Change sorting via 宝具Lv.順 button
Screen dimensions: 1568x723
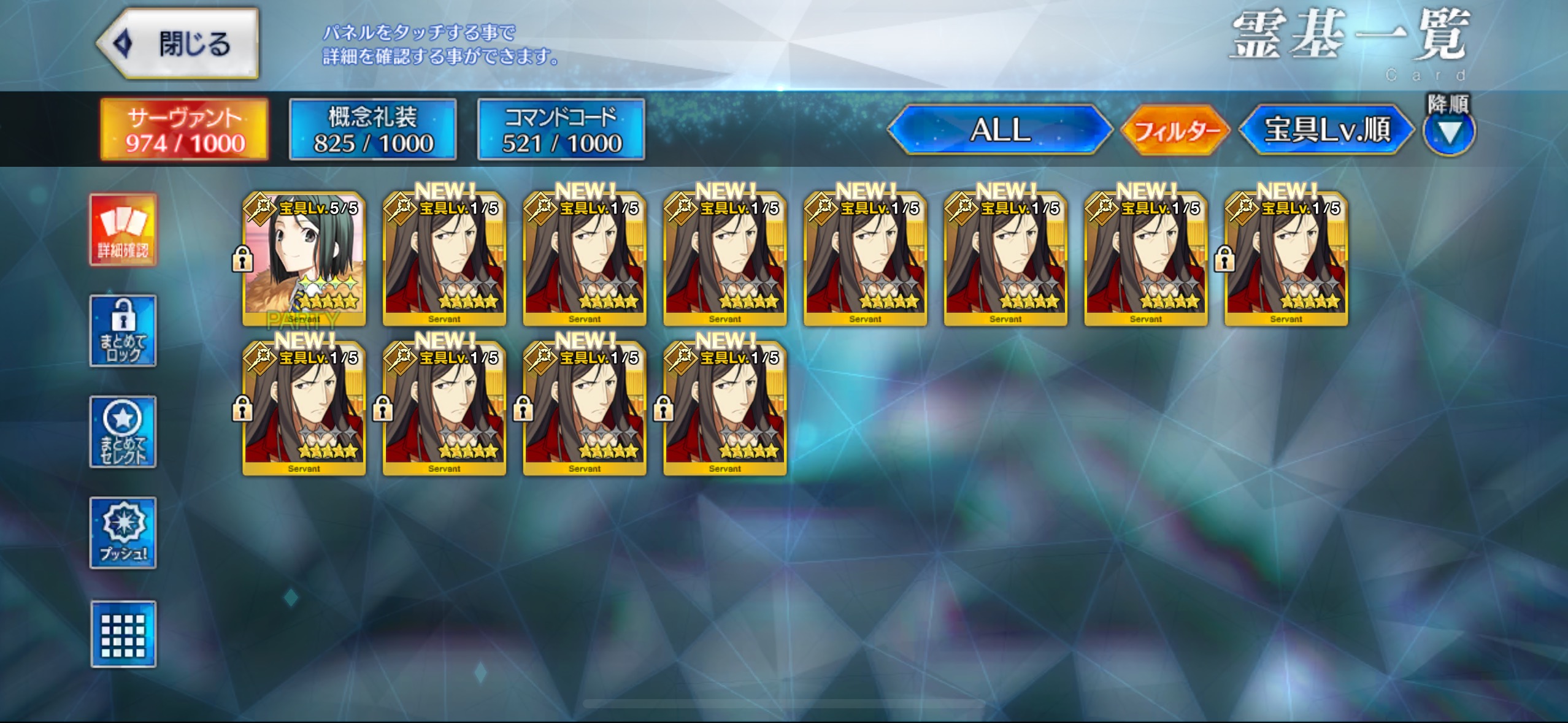[1327, 130]
